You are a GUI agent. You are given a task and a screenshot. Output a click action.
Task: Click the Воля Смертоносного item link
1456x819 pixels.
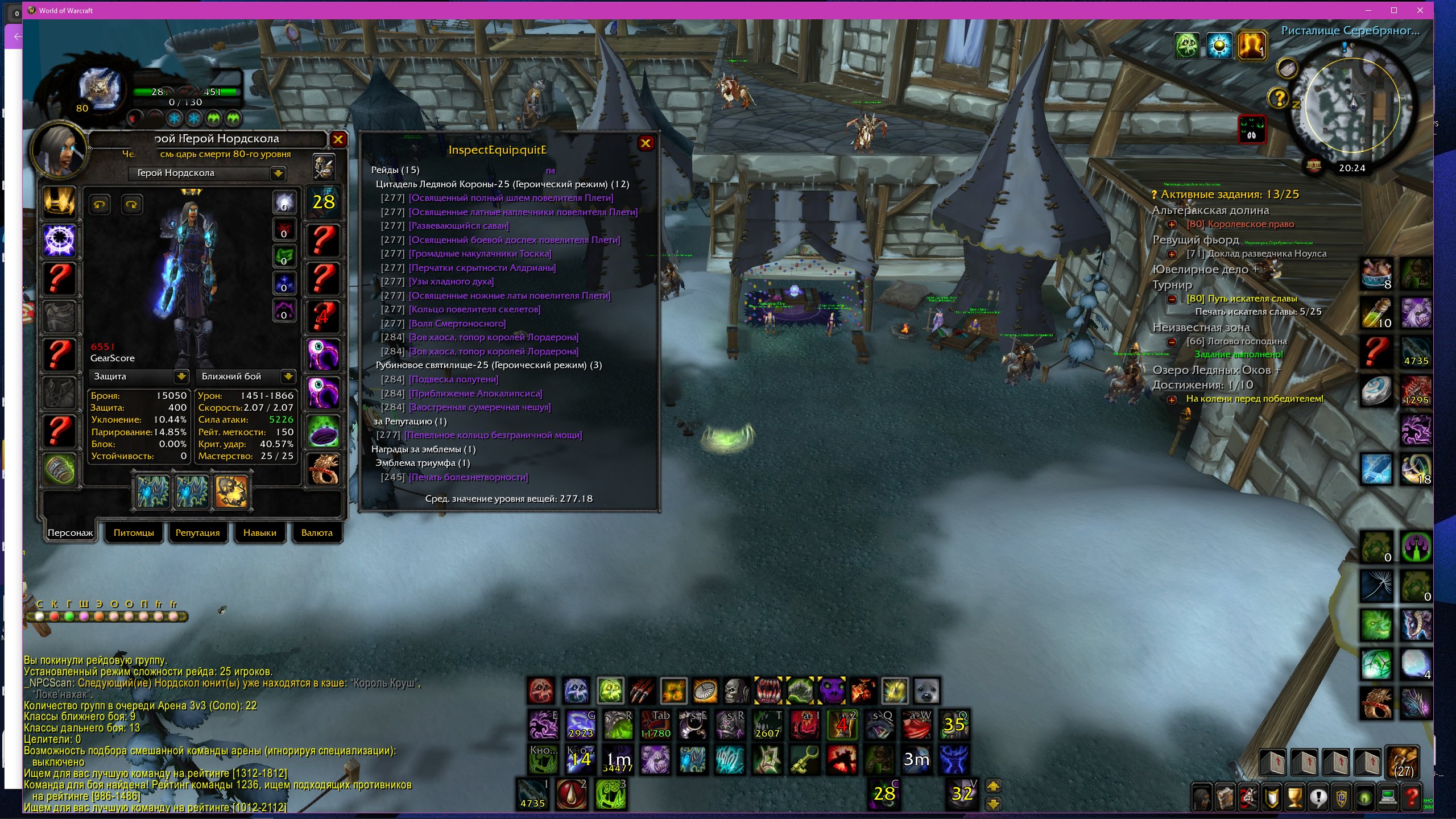(x=457, y=324)
